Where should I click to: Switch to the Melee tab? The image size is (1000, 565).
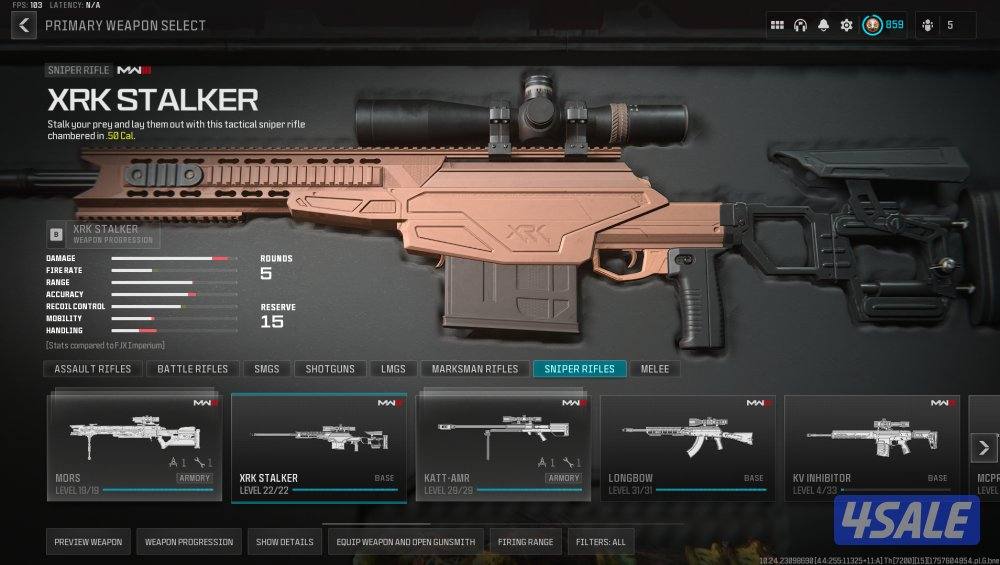[655, 369]
